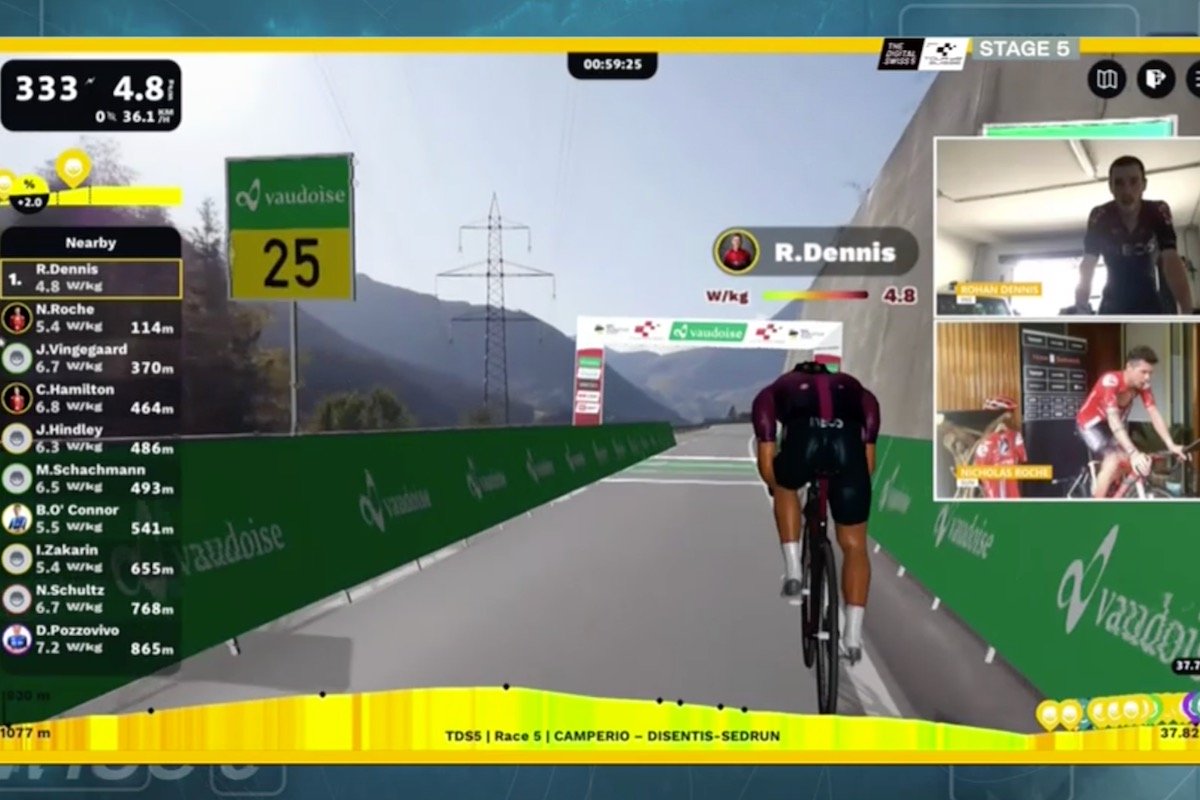Select R.Dennis row in Nearby list
1200x800 pixels.
click(x=91, y=278)
